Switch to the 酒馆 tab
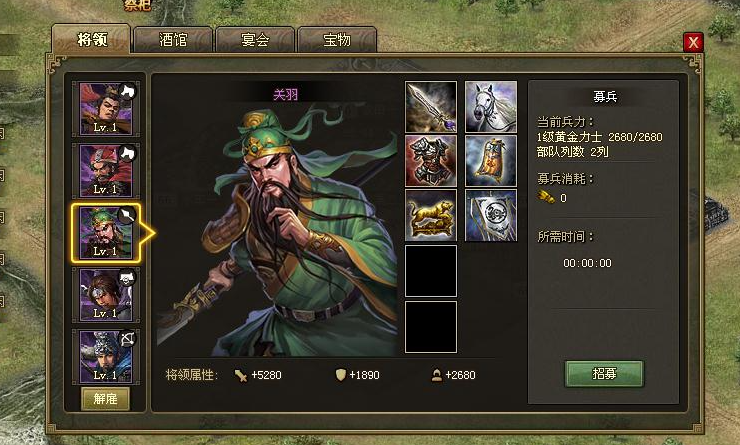Viewport: 740px width, 445px height. [173, 40]
